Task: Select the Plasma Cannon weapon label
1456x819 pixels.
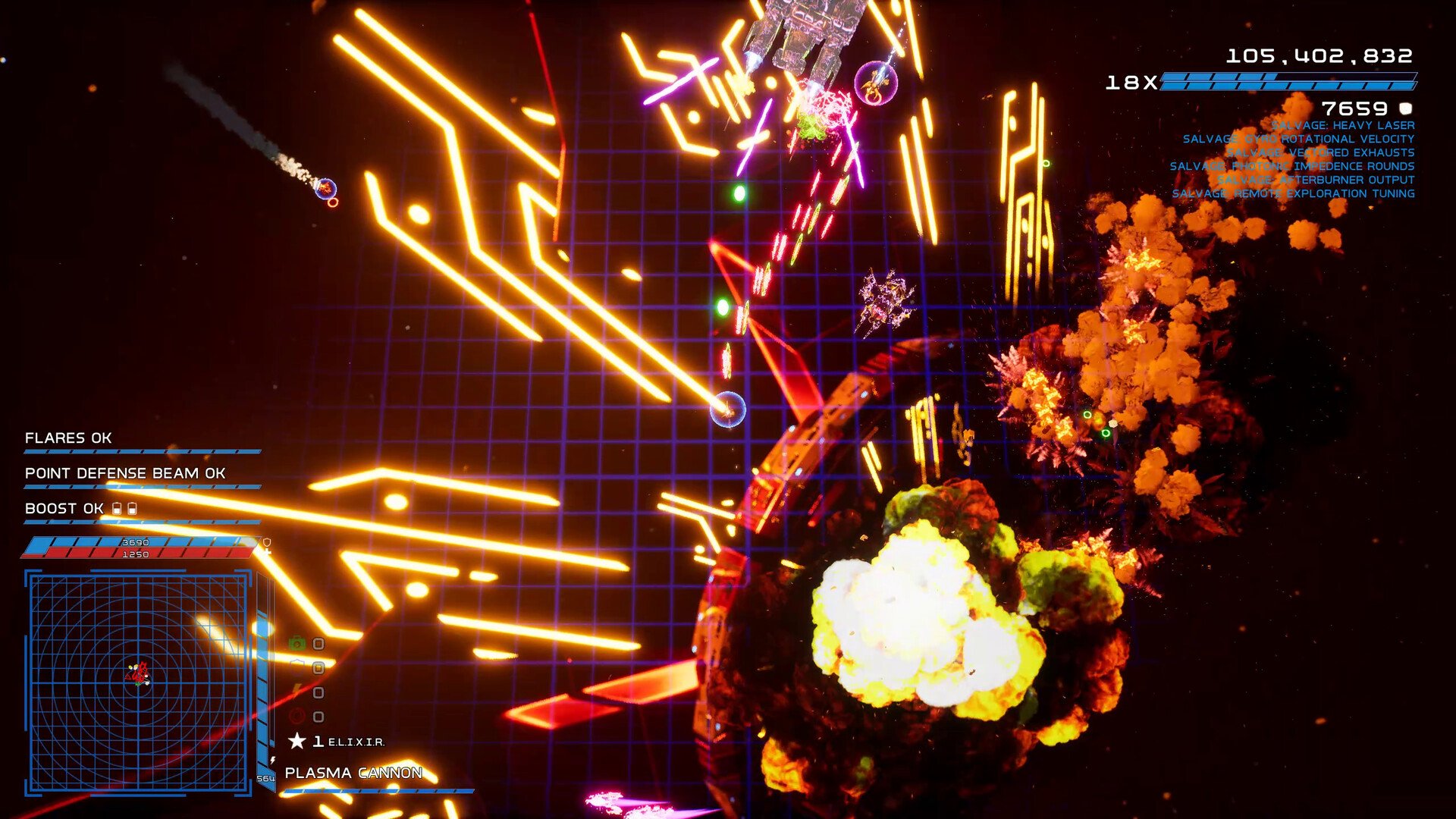Action: tap(353, 773)
